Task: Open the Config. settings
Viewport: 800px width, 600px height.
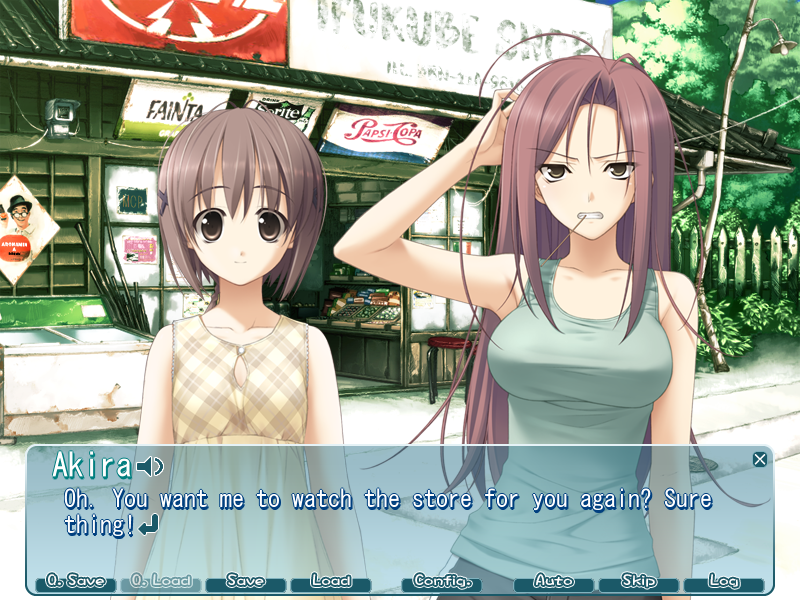Action: tap(441, 581)
